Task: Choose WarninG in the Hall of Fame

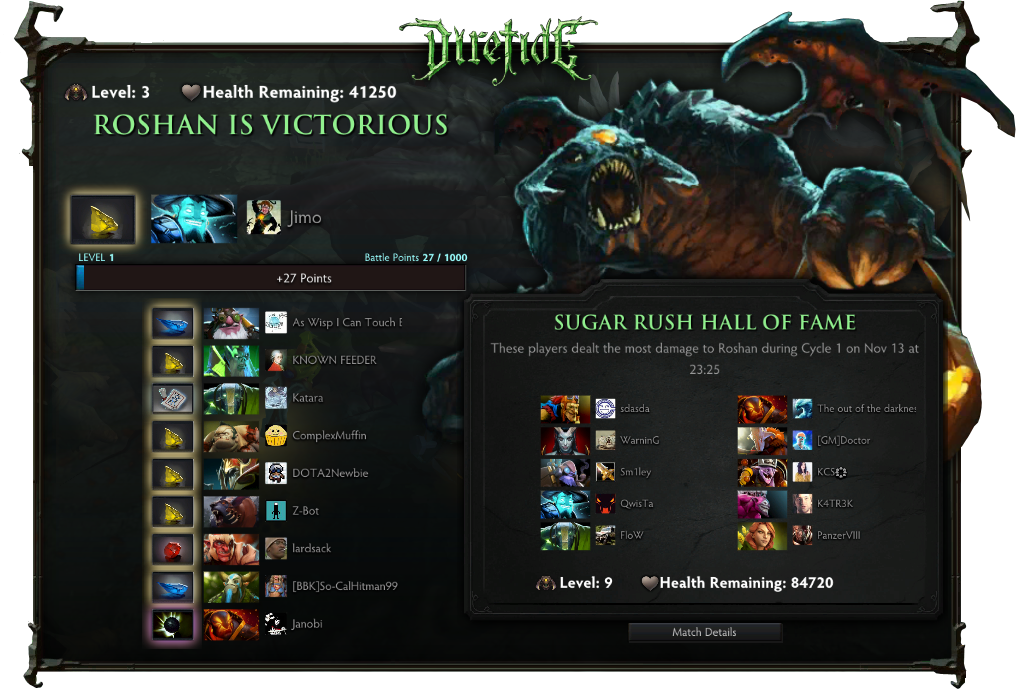Action: (x=639, y=440)
